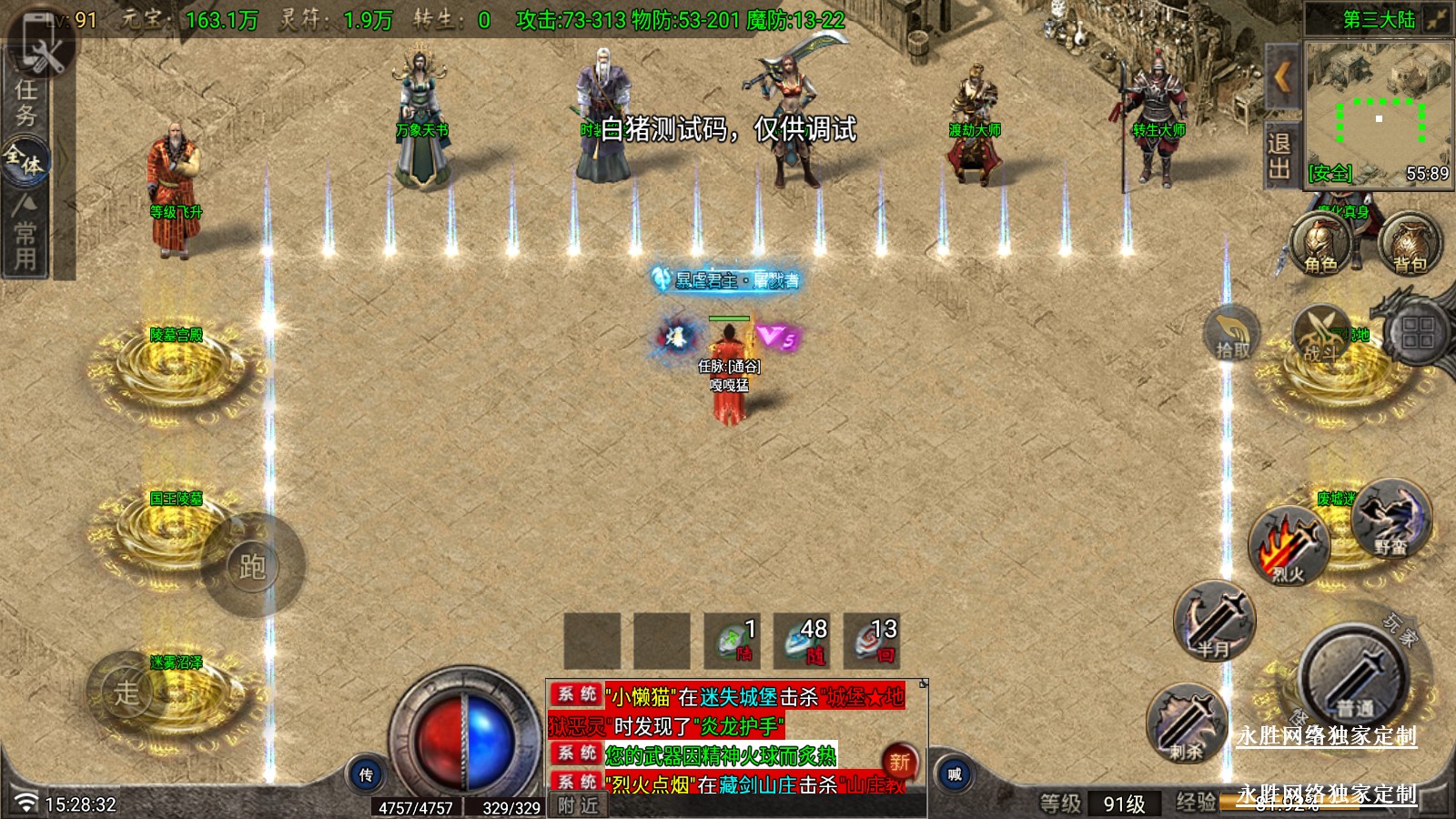Toggle the 全体 chat channel badge

[25, 160]
